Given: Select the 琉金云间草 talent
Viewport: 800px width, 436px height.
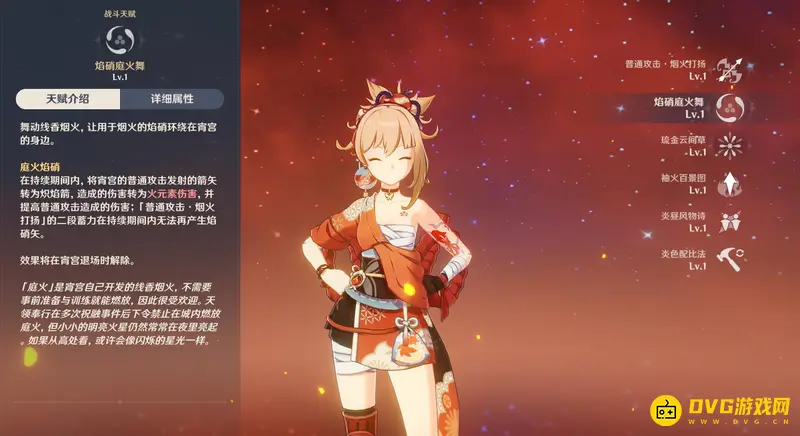Looking at the screenshot, I should [x=731, y=146].
